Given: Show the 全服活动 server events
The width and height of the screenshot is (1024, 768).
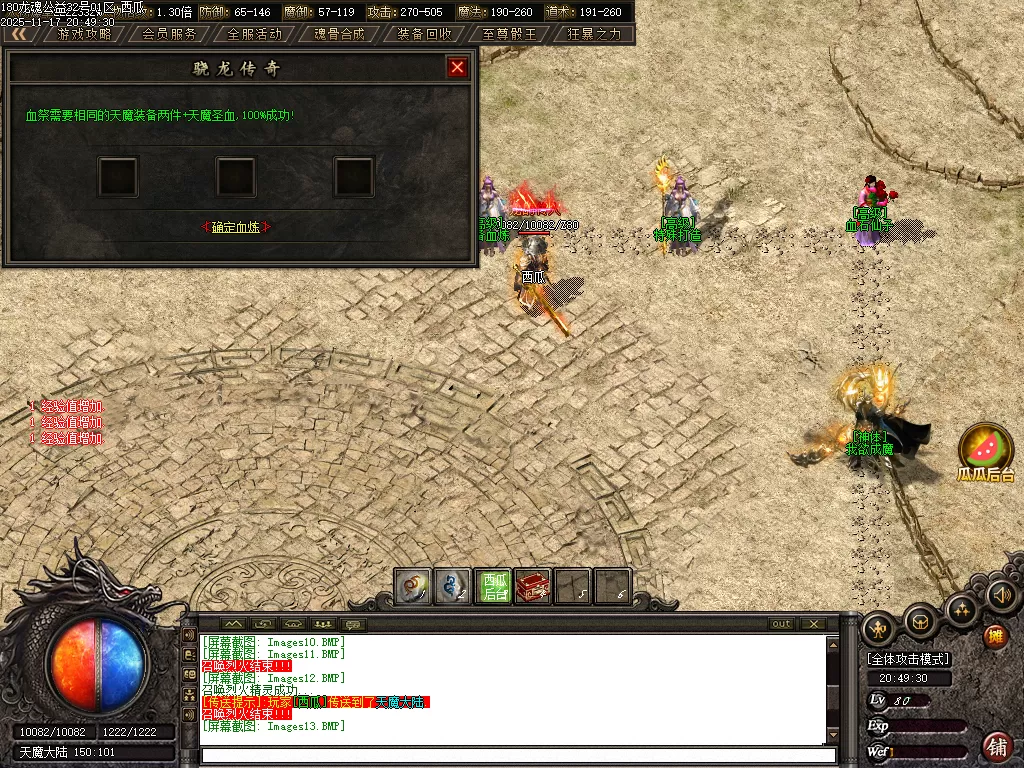Looking at the screenshot, I should (x=255, y=33).
